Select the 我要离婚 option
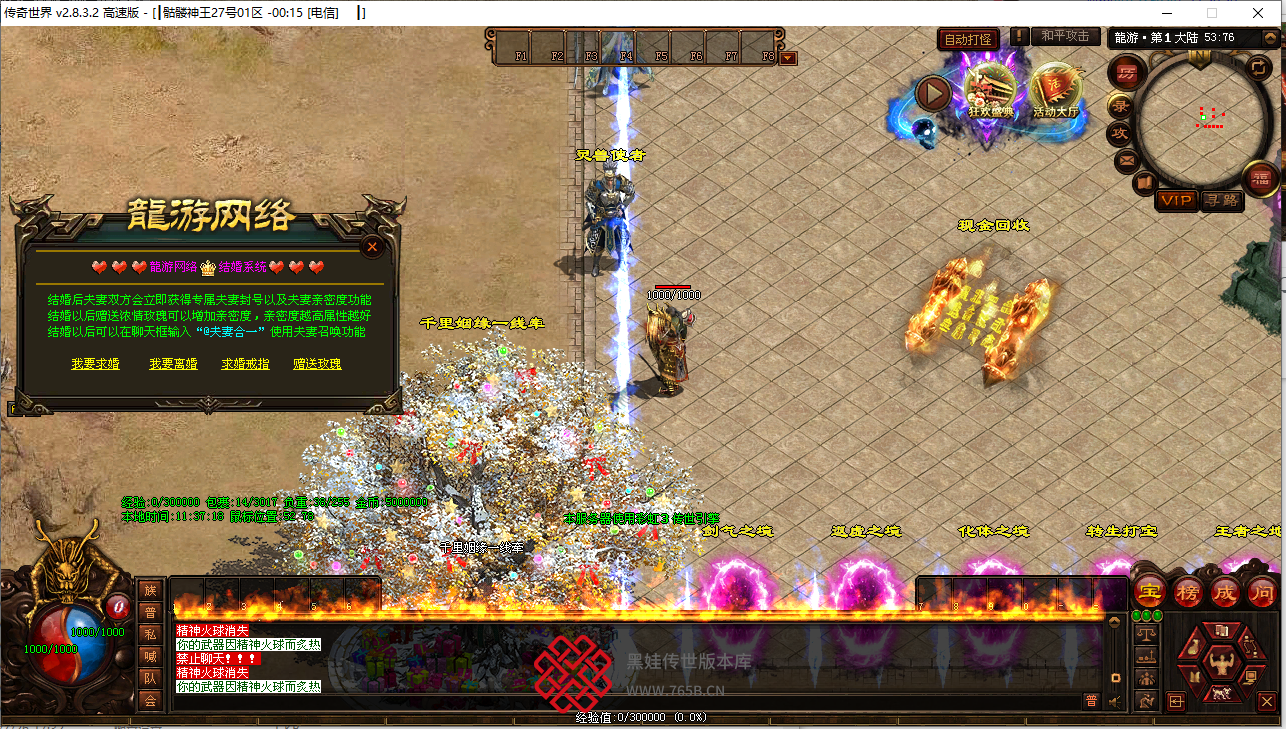 pos(173,364)
